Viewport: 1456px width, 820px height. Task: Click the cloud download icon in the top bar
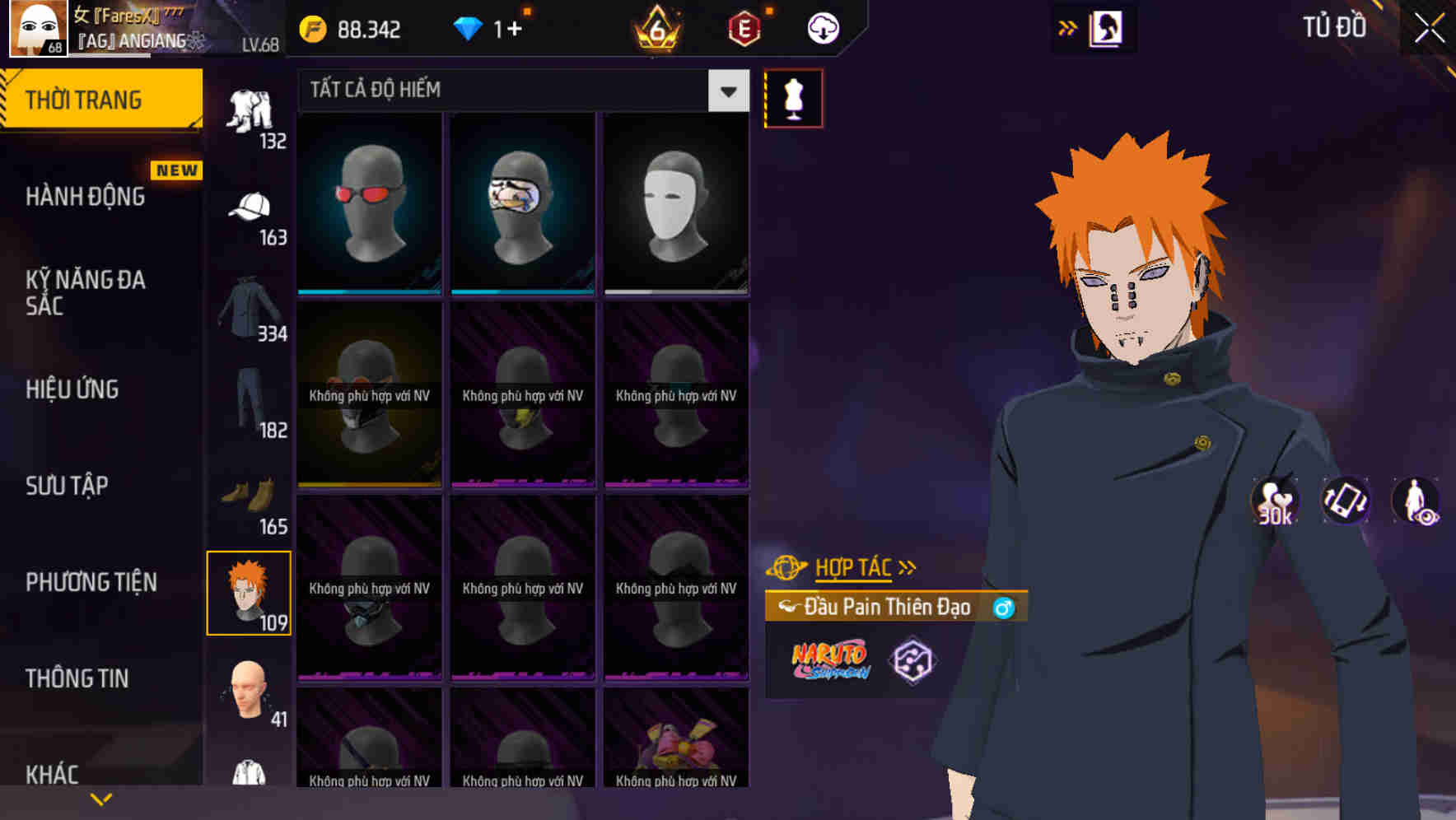tap(823, 27)
